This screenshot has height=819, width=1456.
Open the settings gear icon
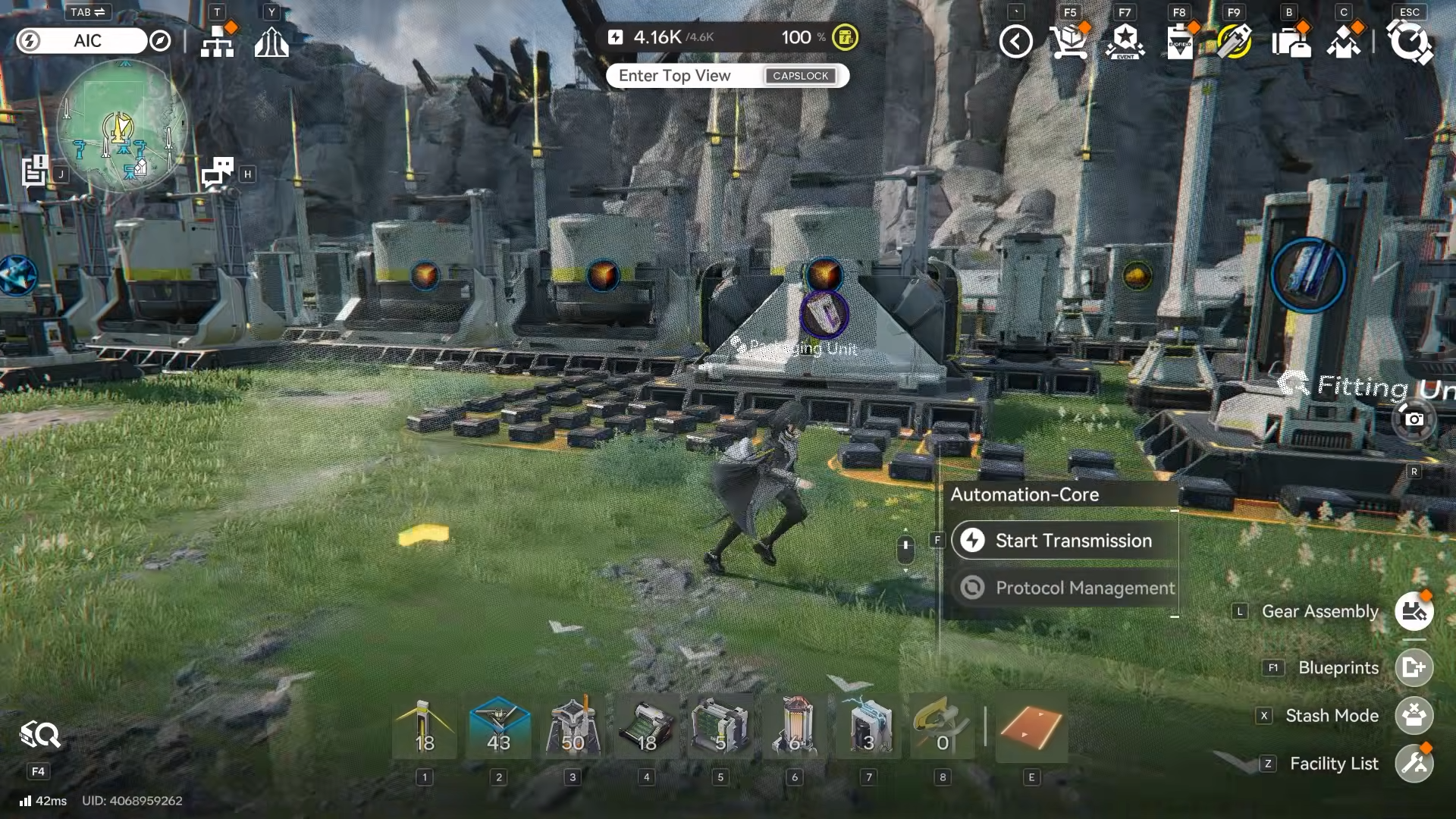pyautogui.click(x=1409, y=42)
